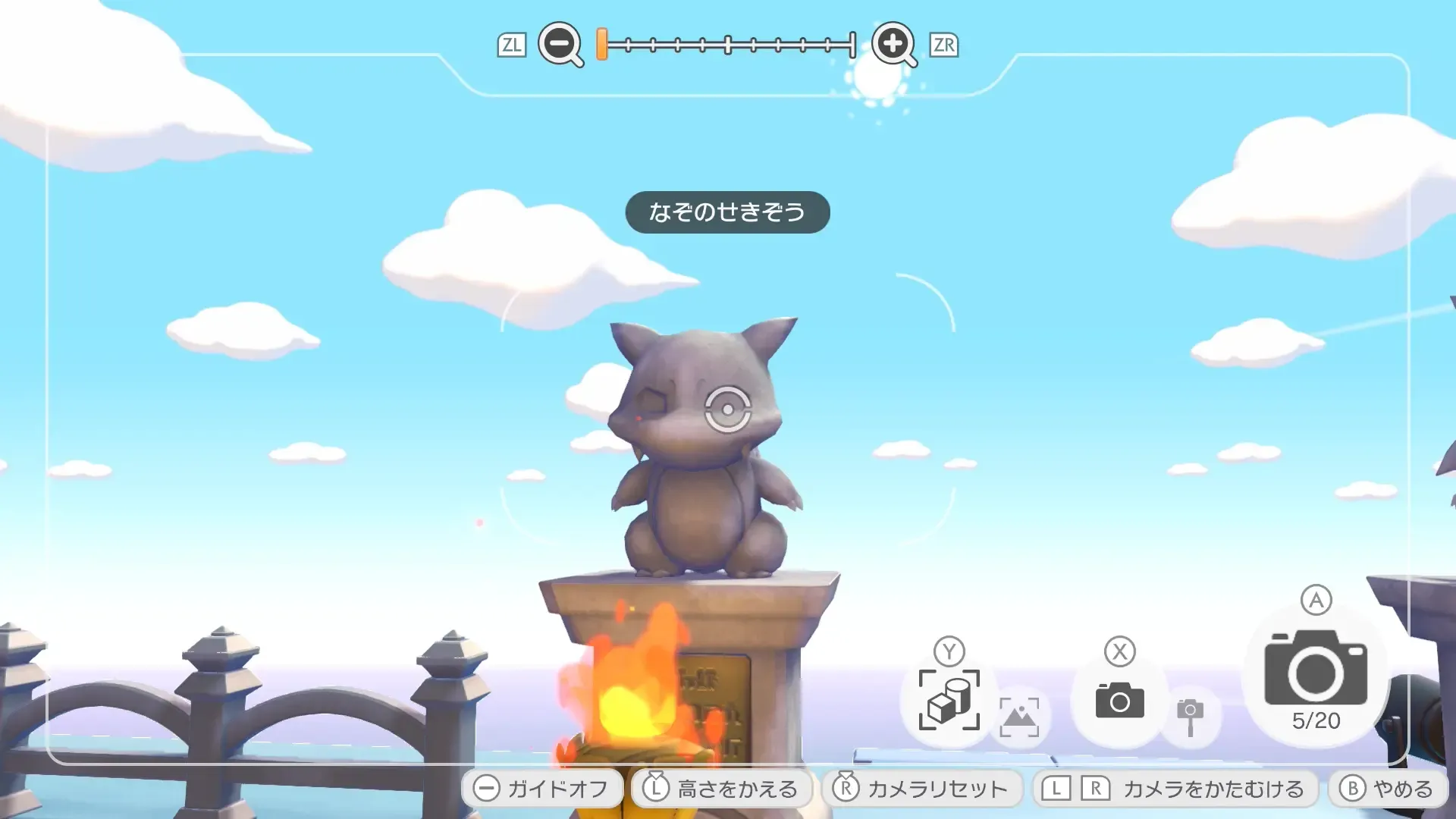
Task: Click the なぞのせきぞう nameplate label
Action: (x=726, y=212)
